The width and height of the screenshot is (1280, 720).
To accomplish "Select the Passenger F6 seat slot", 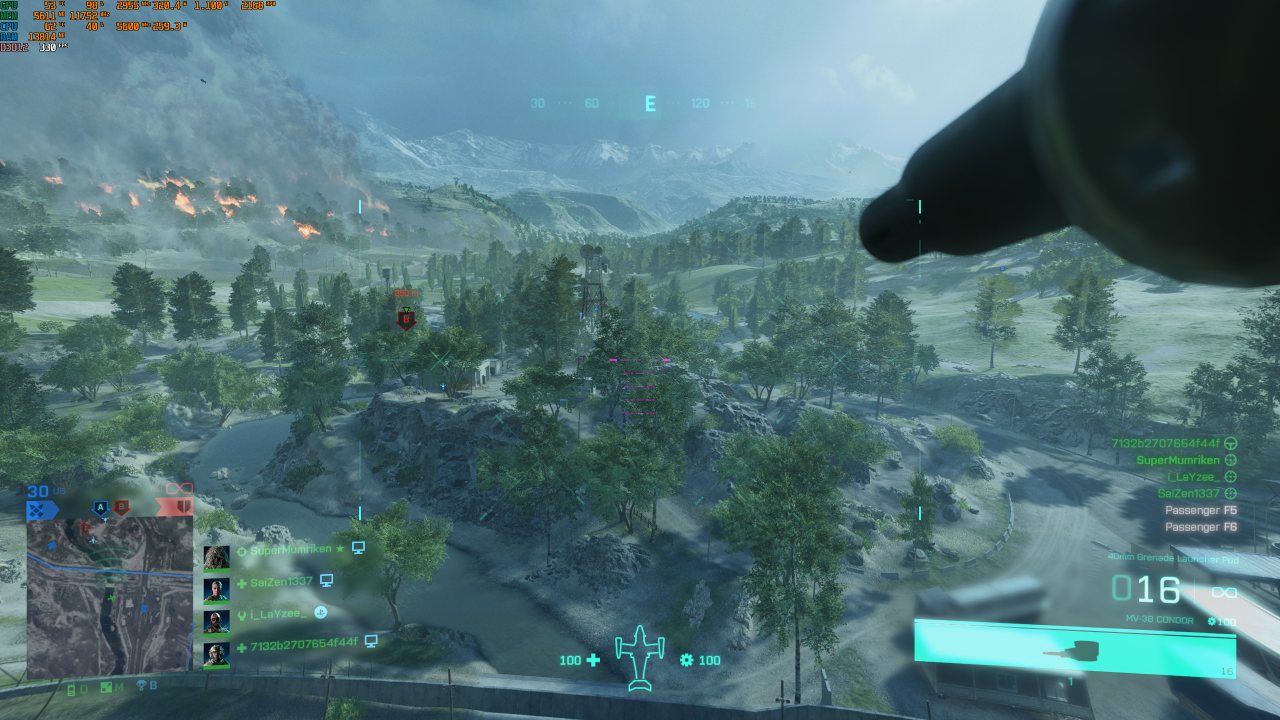I will [1199, 527].
